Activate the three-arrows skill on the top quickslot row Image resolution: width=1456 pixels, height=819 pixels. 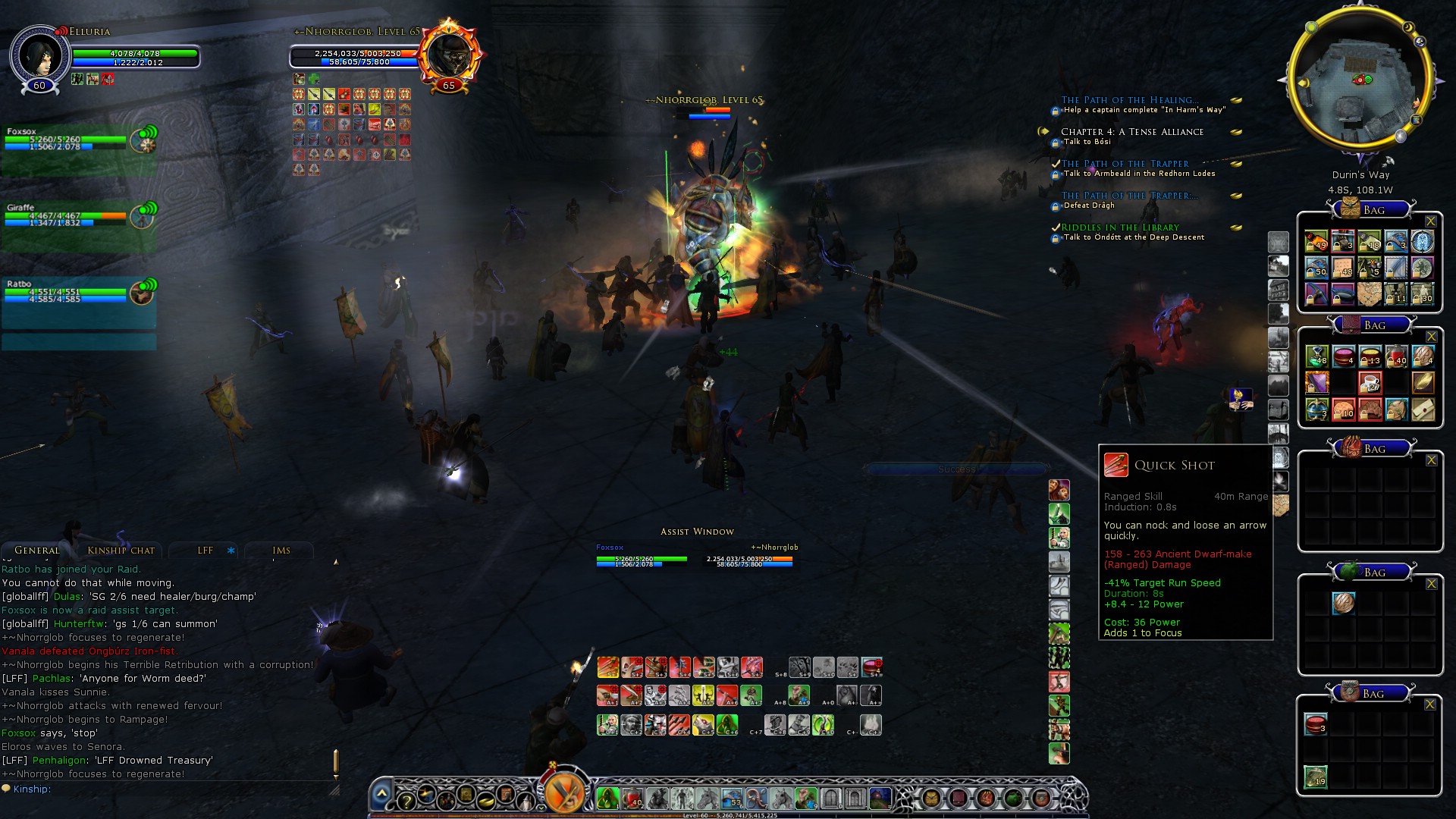(607, 667)
